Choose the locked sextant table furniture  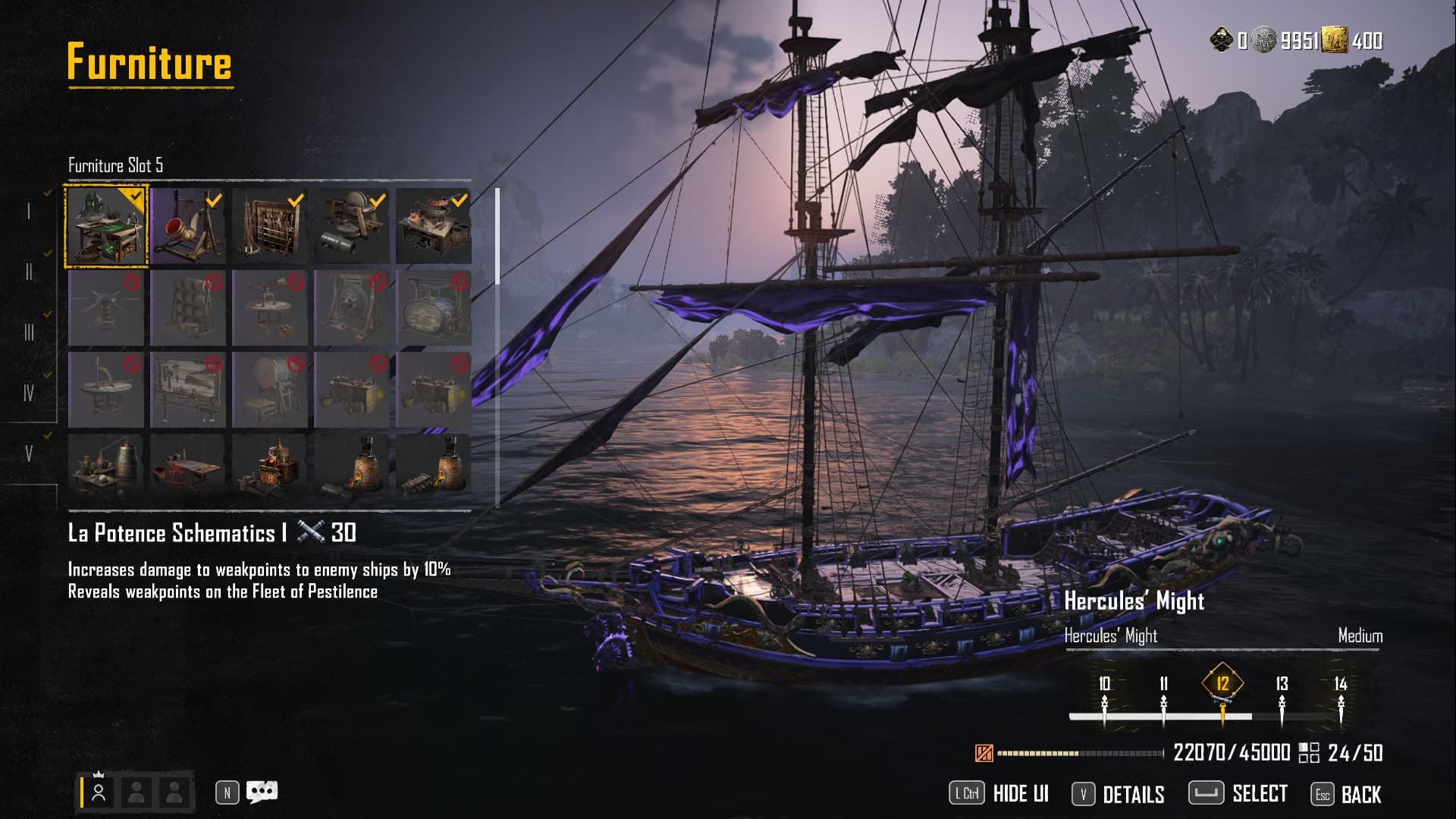click(x=106, y=390)
